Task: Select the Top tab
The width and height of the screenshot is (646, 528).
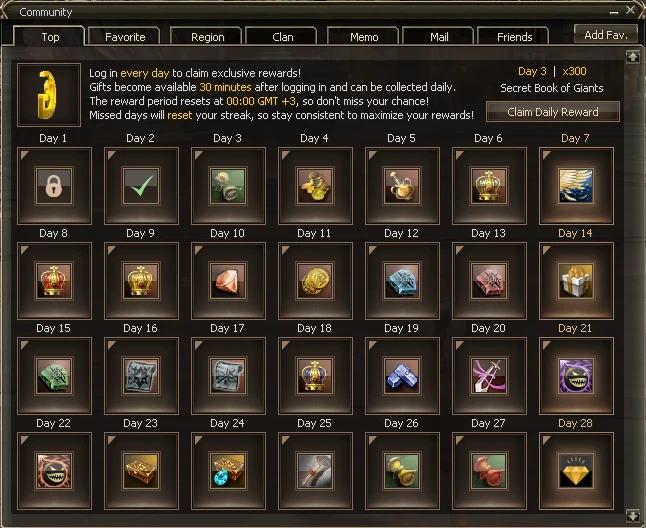Action: click(x=50, y=37)
